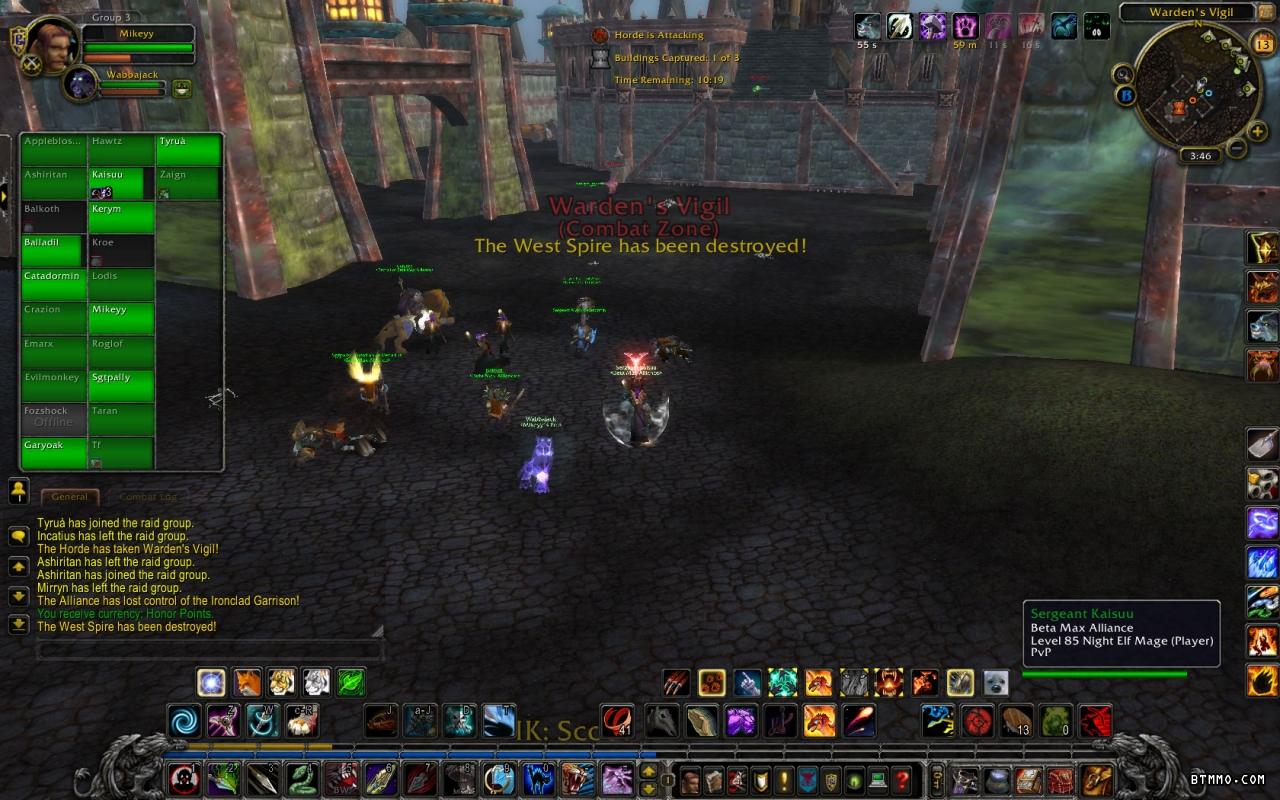The width and height of the screenshot is (1280, 800).
Task: Page the action bar up
Action: 648,771
